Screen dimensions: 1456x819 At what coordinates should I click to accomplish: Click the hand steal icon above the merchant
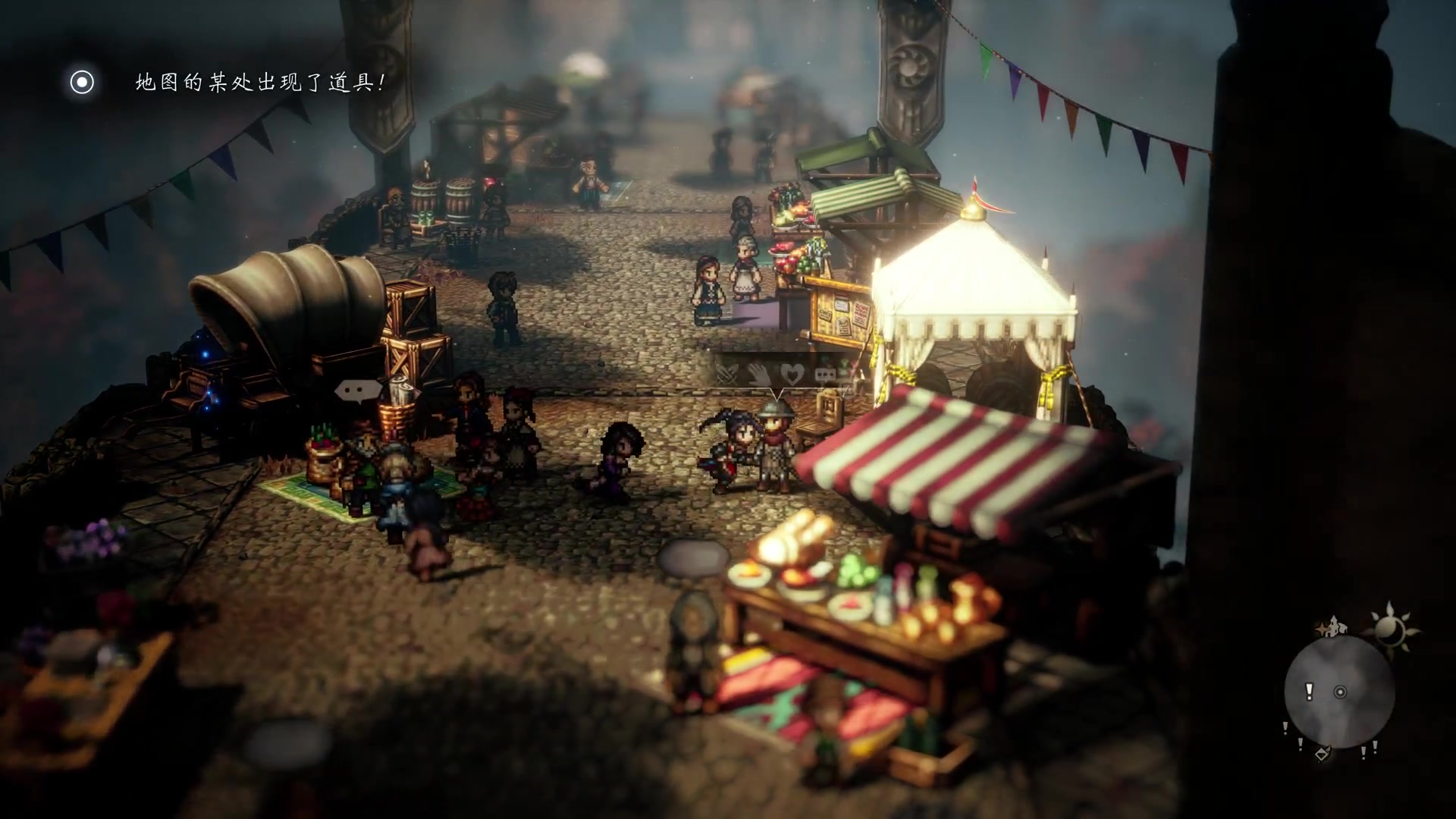point(758,375)
